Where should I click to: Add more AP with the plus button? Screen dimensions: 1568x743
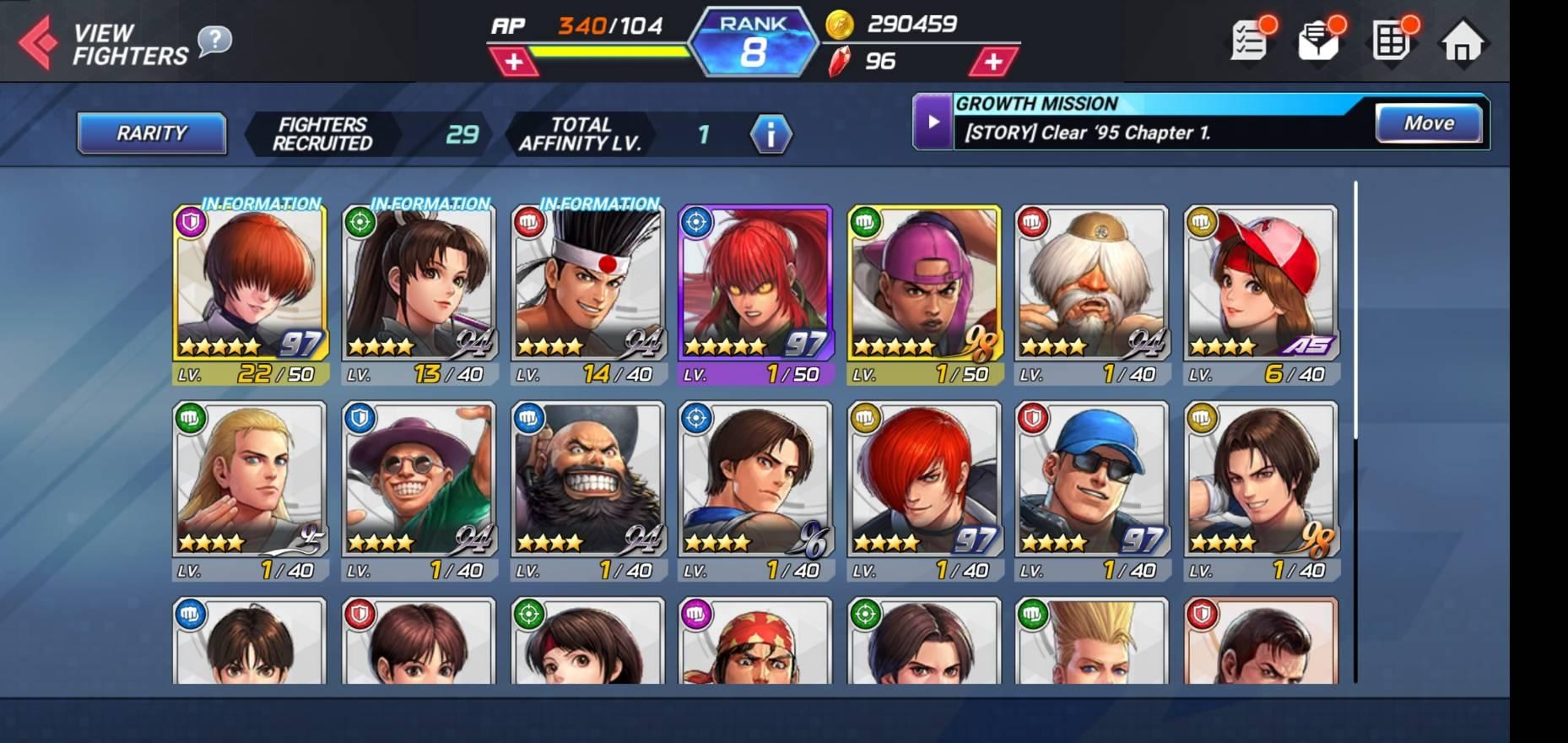pos(513,62)
